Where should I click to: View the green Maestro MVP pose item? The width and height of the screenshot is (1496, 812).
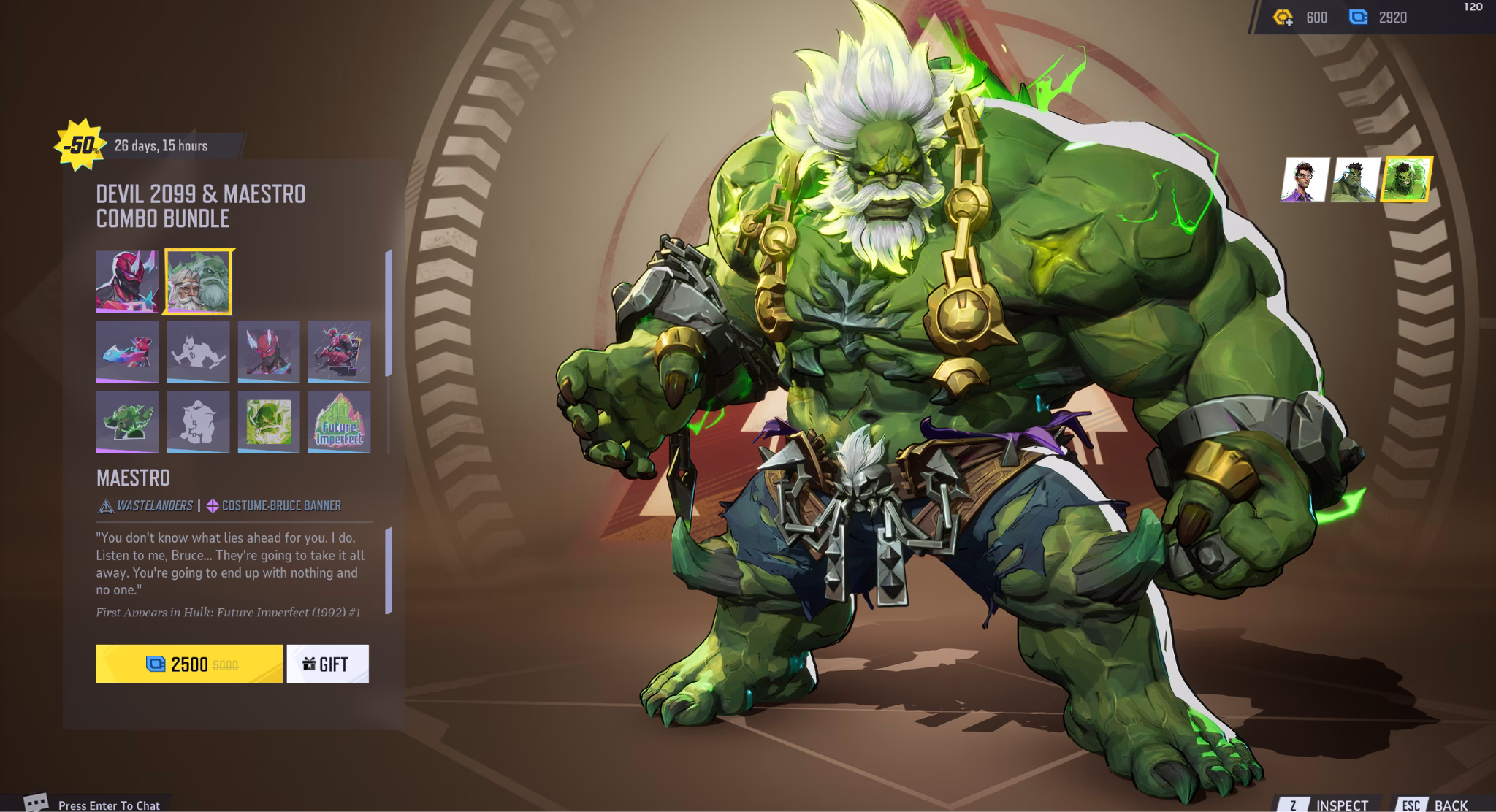127,421
